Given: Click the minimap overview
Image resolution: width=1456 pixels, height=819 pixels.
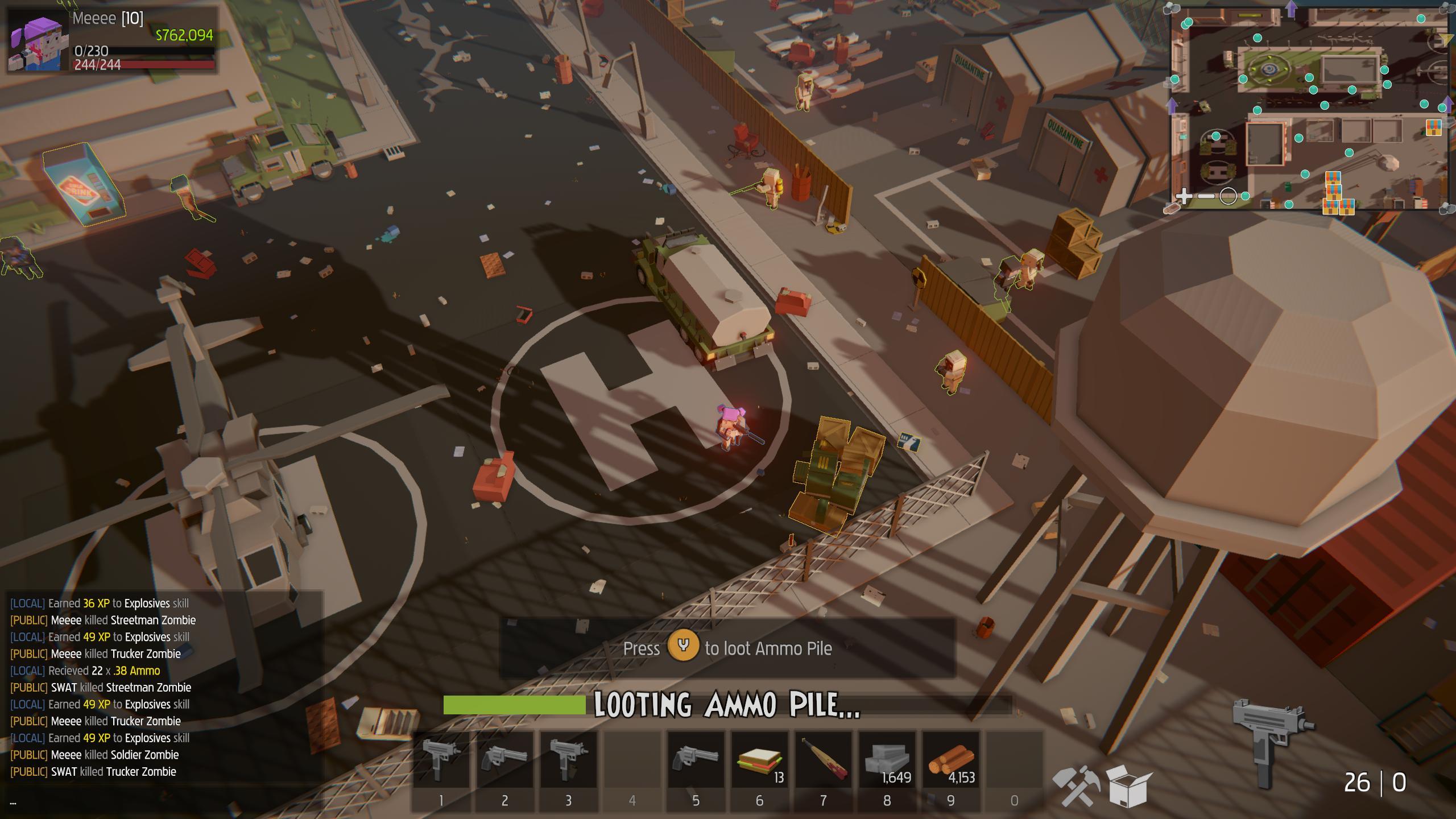Looking at the screenshot, I should point(1308,108).
